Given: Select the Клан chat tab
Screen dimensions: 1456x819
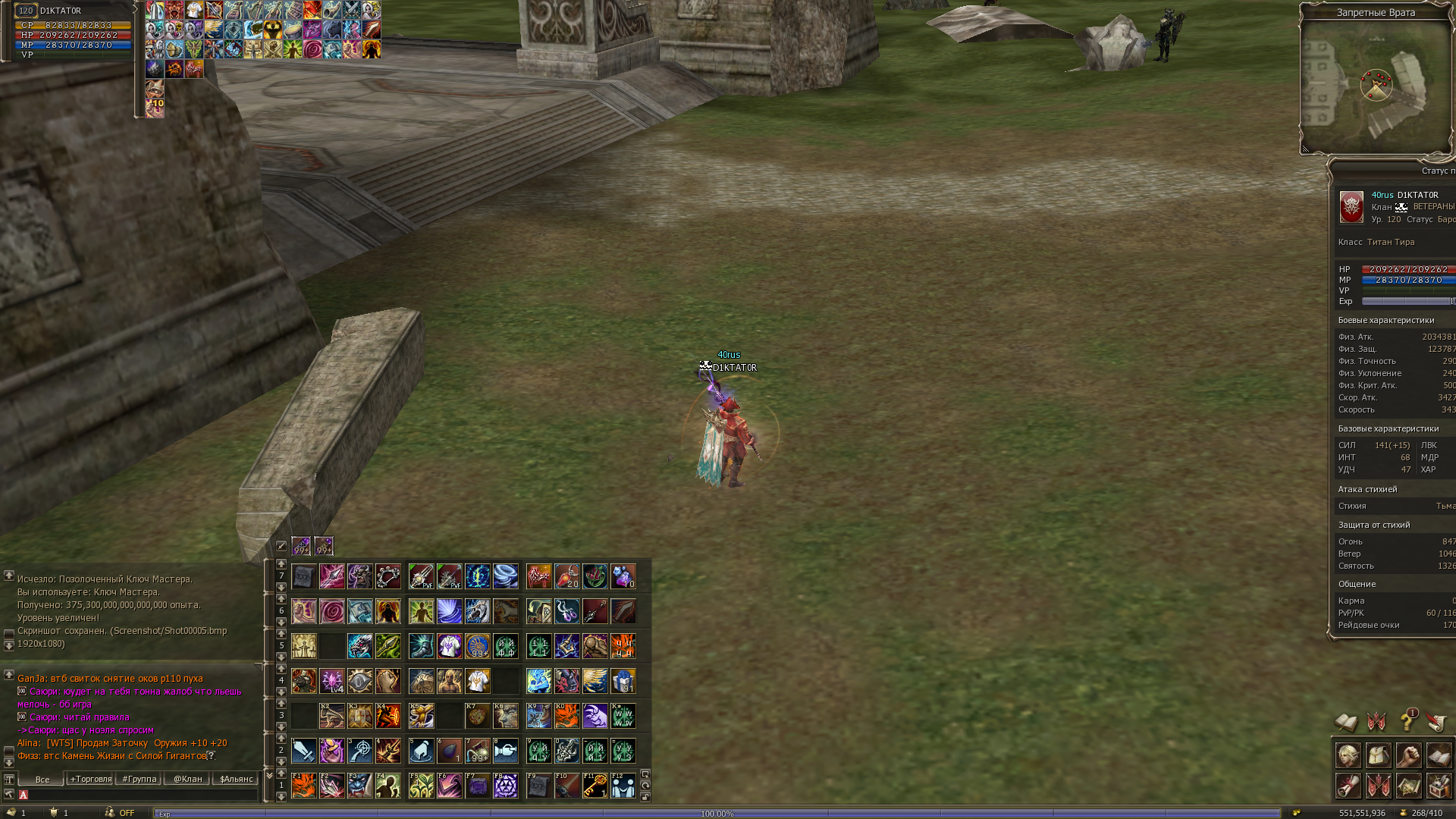Looking at the screenshot, I should 187,779.
